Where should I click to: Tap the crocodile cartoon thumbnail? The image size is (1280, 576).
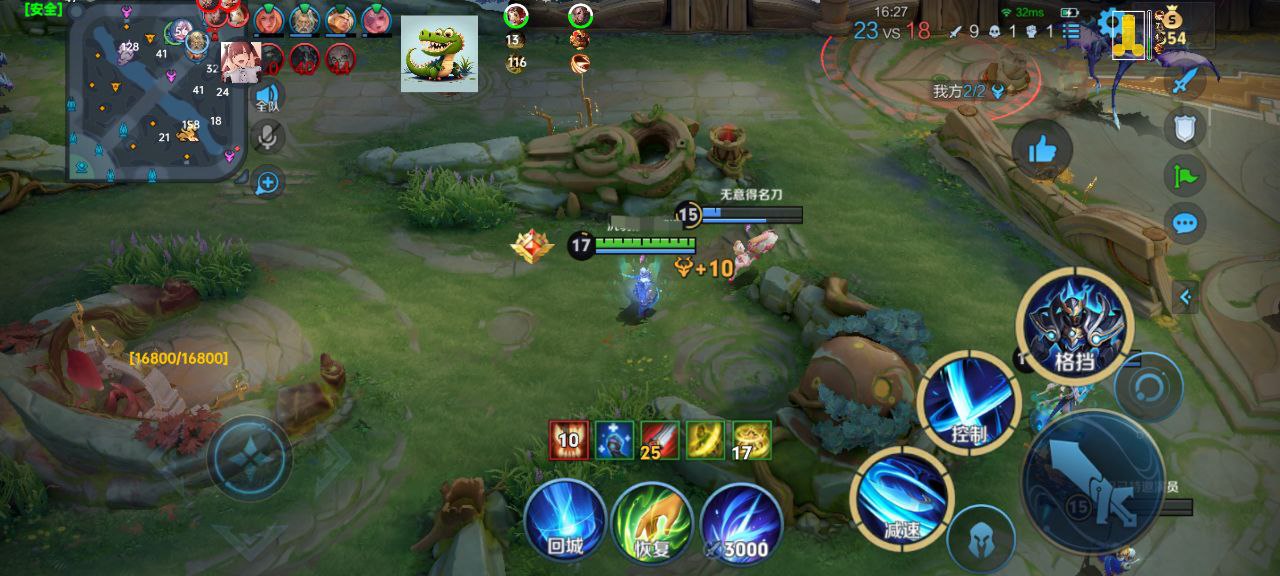point(439,54)
